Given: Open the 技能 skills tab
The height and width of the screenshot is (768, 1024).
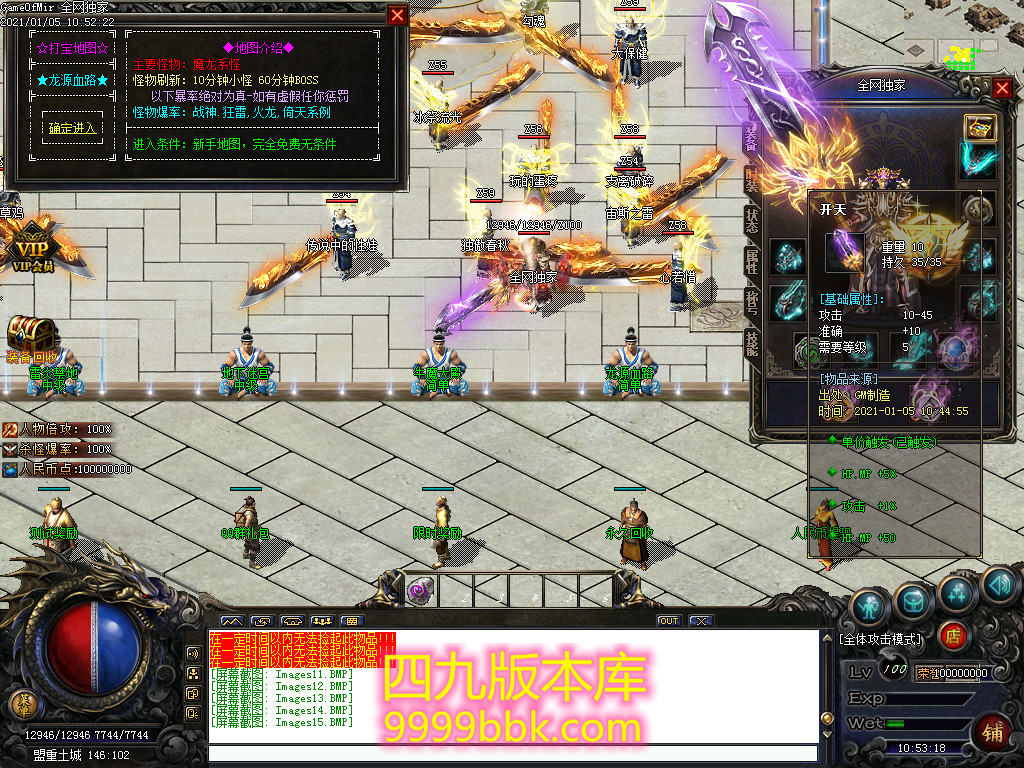Looking at the screenshot, I should 752,341.
